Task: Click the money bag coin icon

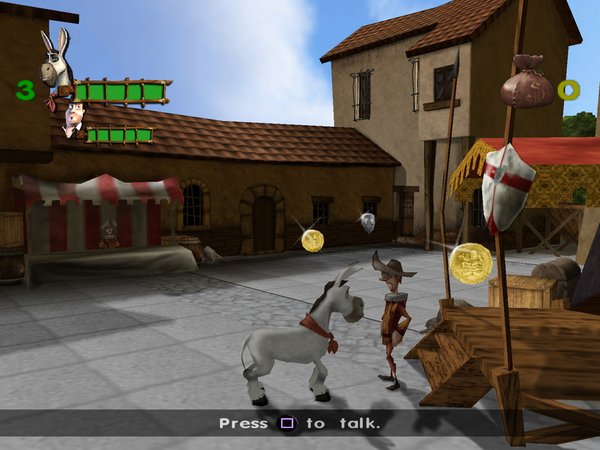Action: (526, 82)
